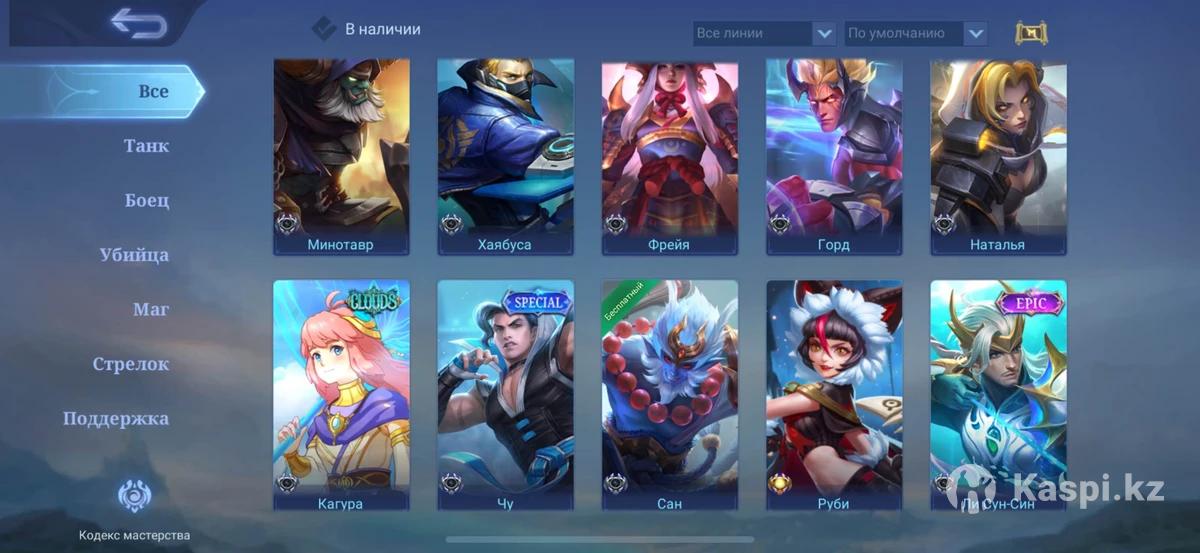Open the «Все линии» lane dropdown
Screen dimensions: 1200x553
765,33
